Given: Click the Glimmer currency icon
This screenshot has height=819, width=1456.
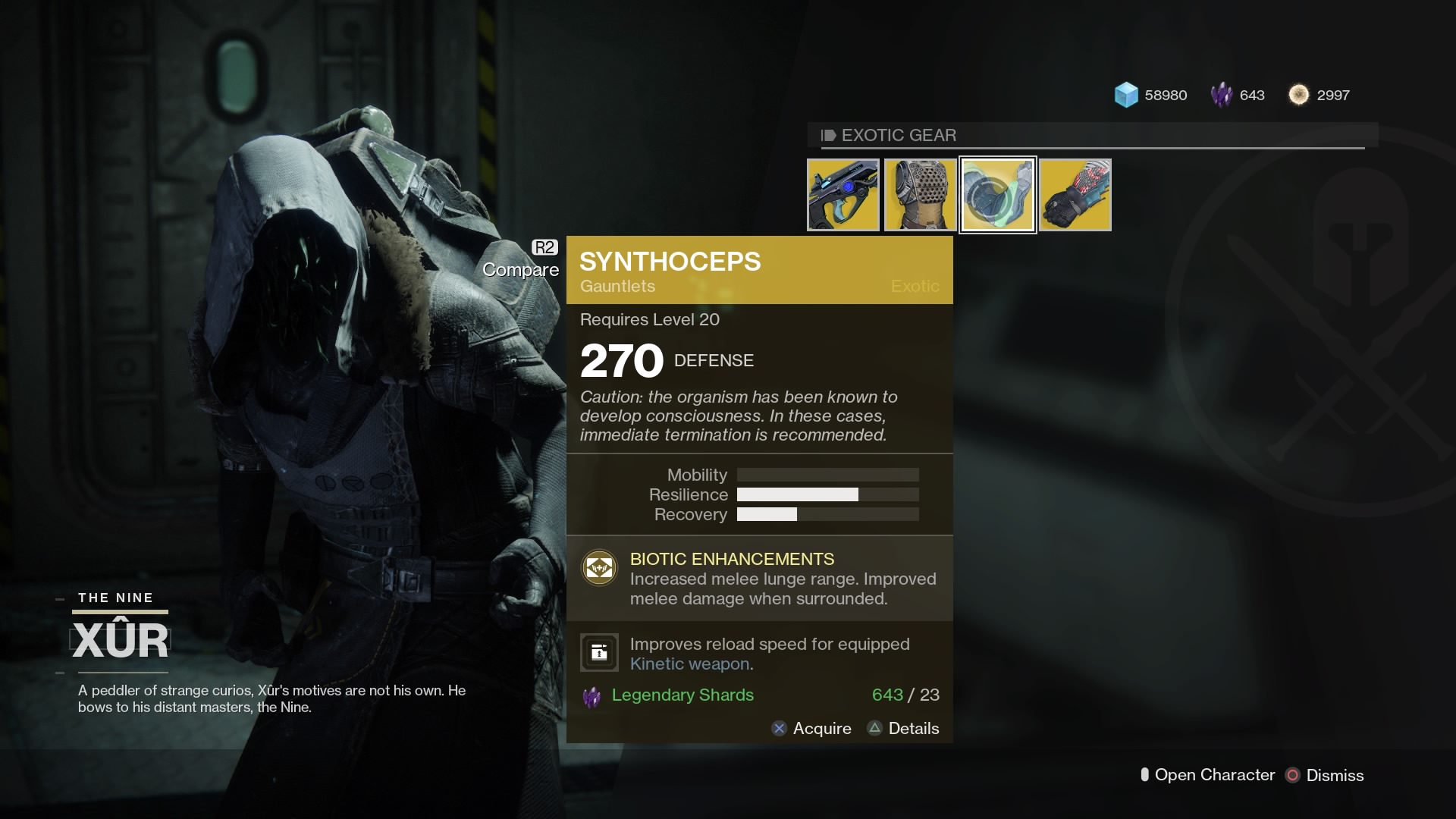Looking at the screenshot, I should click(1128, 95).
